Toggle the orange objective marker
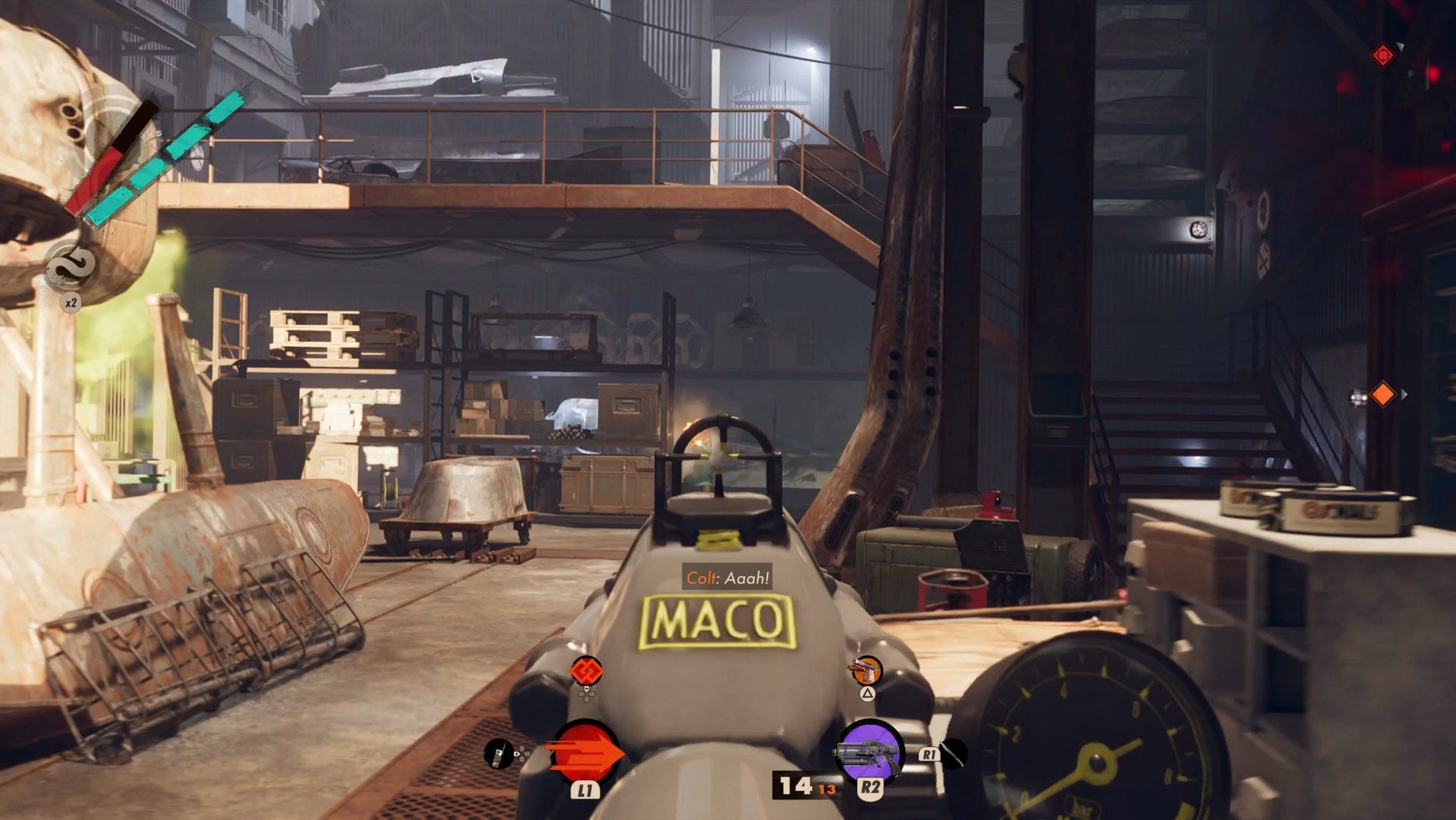The width and height of the screenshot is (1456, 820). 1383,393
